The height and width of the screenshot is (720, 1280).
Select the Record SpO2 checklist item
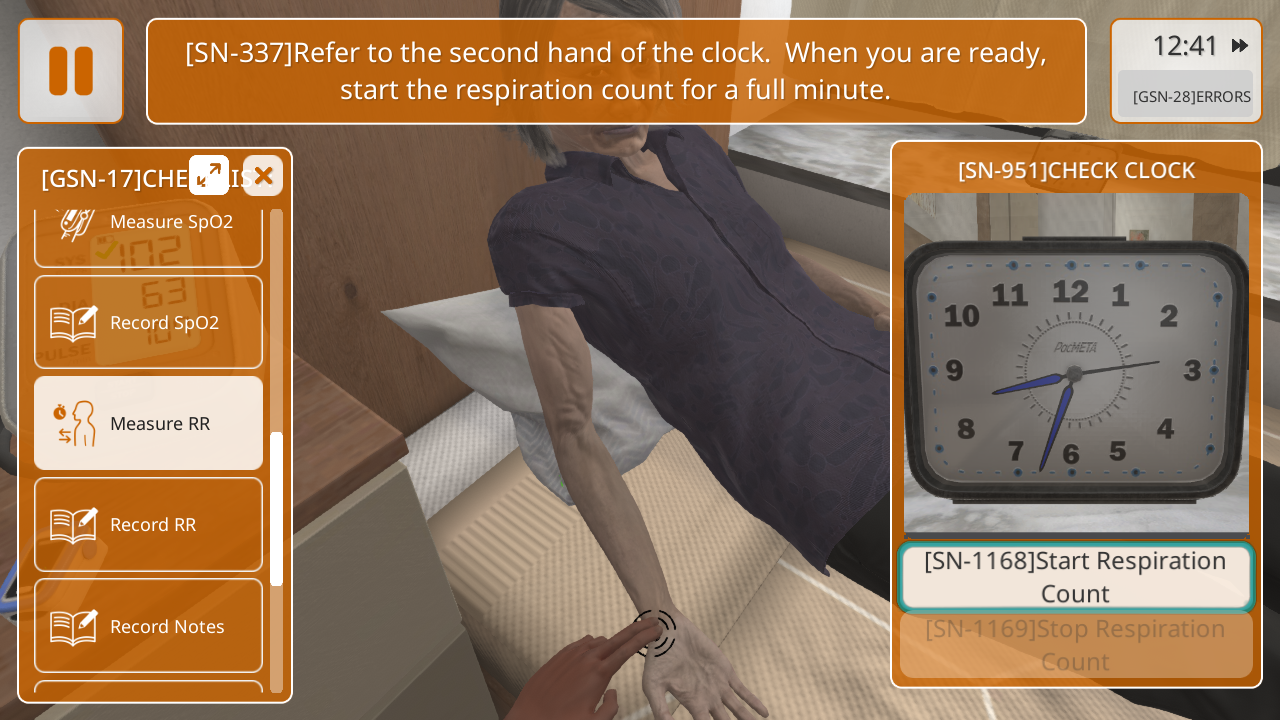pos(149,322)
